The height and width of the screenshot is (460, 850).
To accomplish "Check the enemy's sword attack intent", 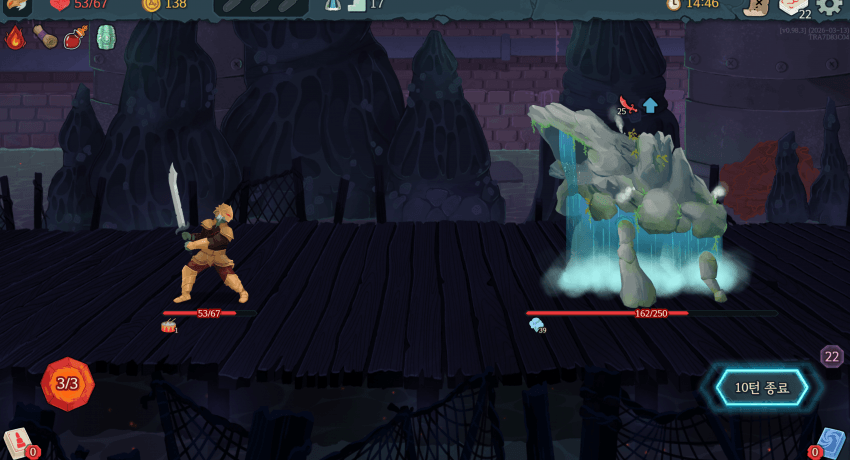I will (627, 104).
